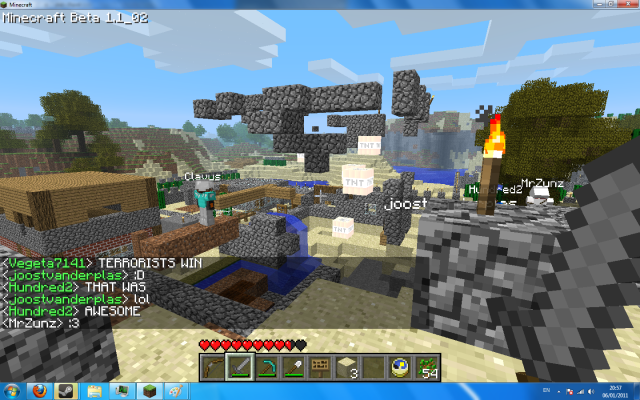Viewport: 640px width, 400px height.
Task: Select the bow in the hotbar
Action: 212,366
